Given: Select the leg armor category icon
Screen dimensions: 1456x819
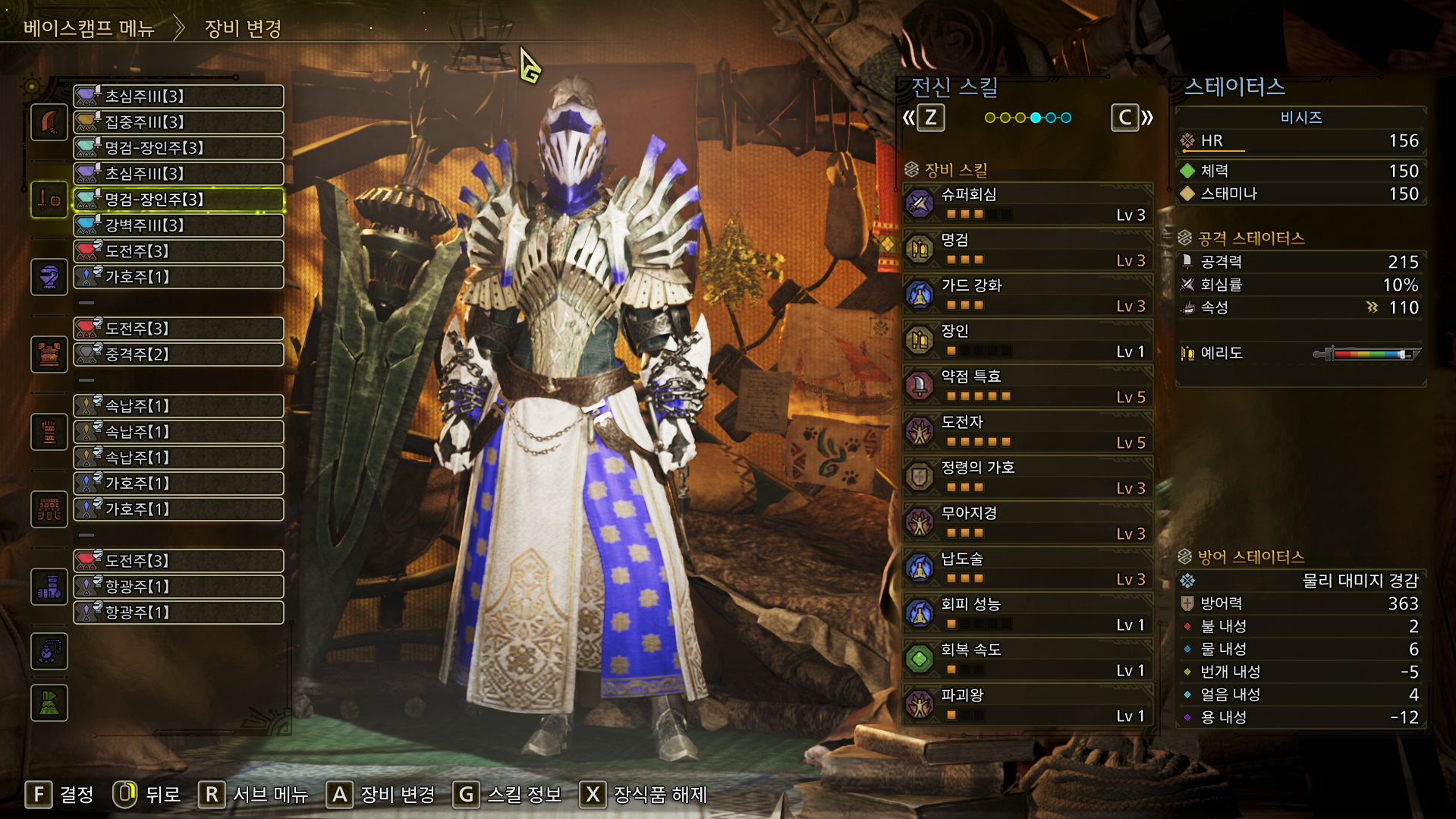Looking at the screenshot, I should [x=49, y=586].
